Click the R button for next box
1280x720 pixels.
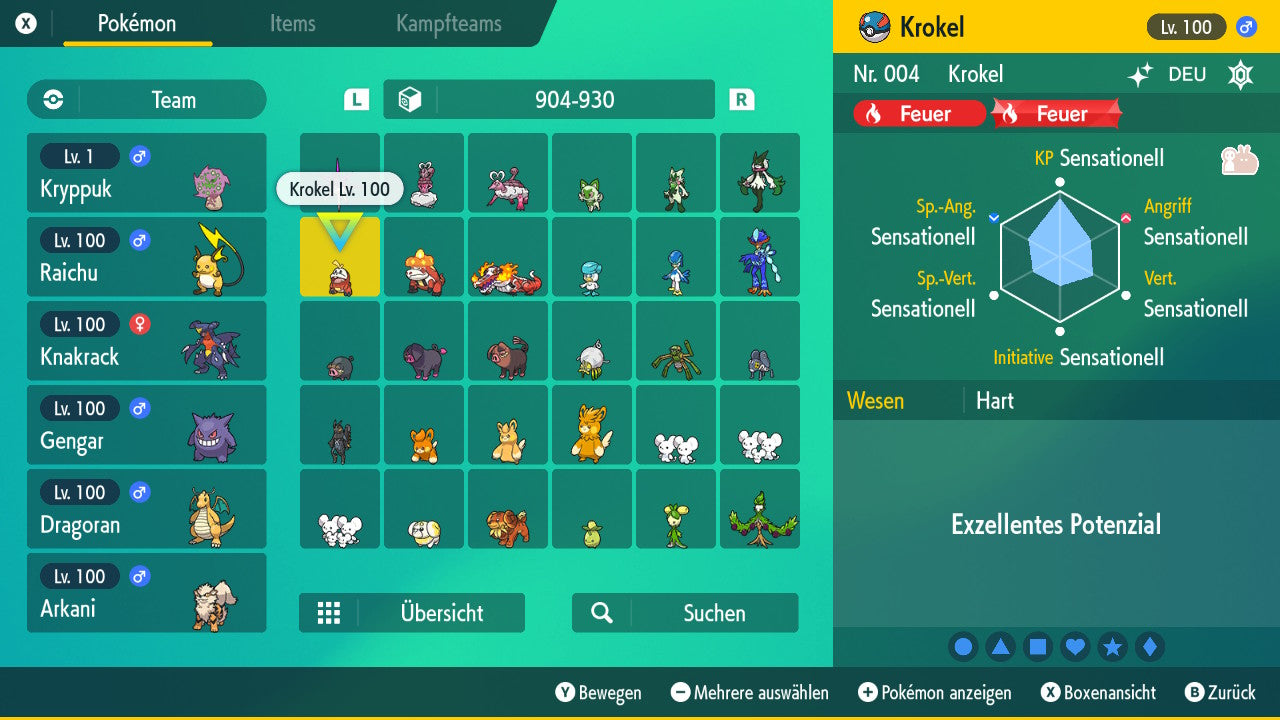pyautogui.click(x=740, y=100)
